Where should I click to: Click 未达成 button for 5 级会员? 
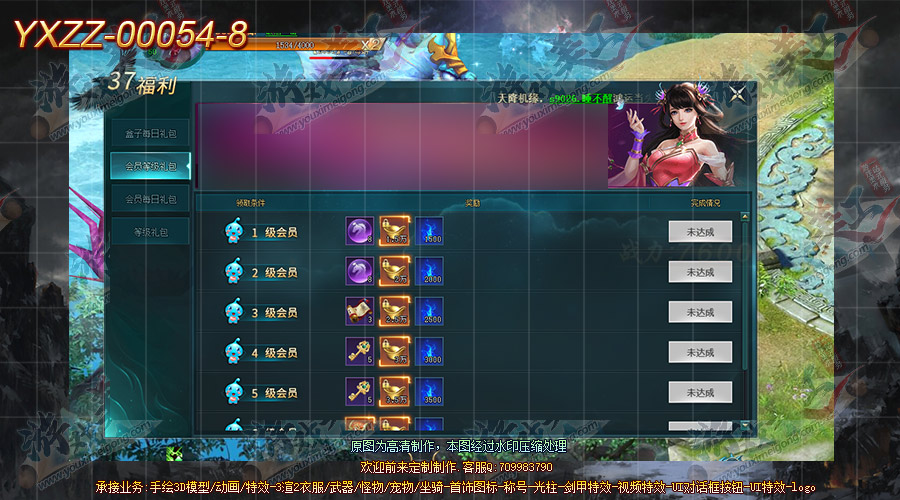(700, 392)
